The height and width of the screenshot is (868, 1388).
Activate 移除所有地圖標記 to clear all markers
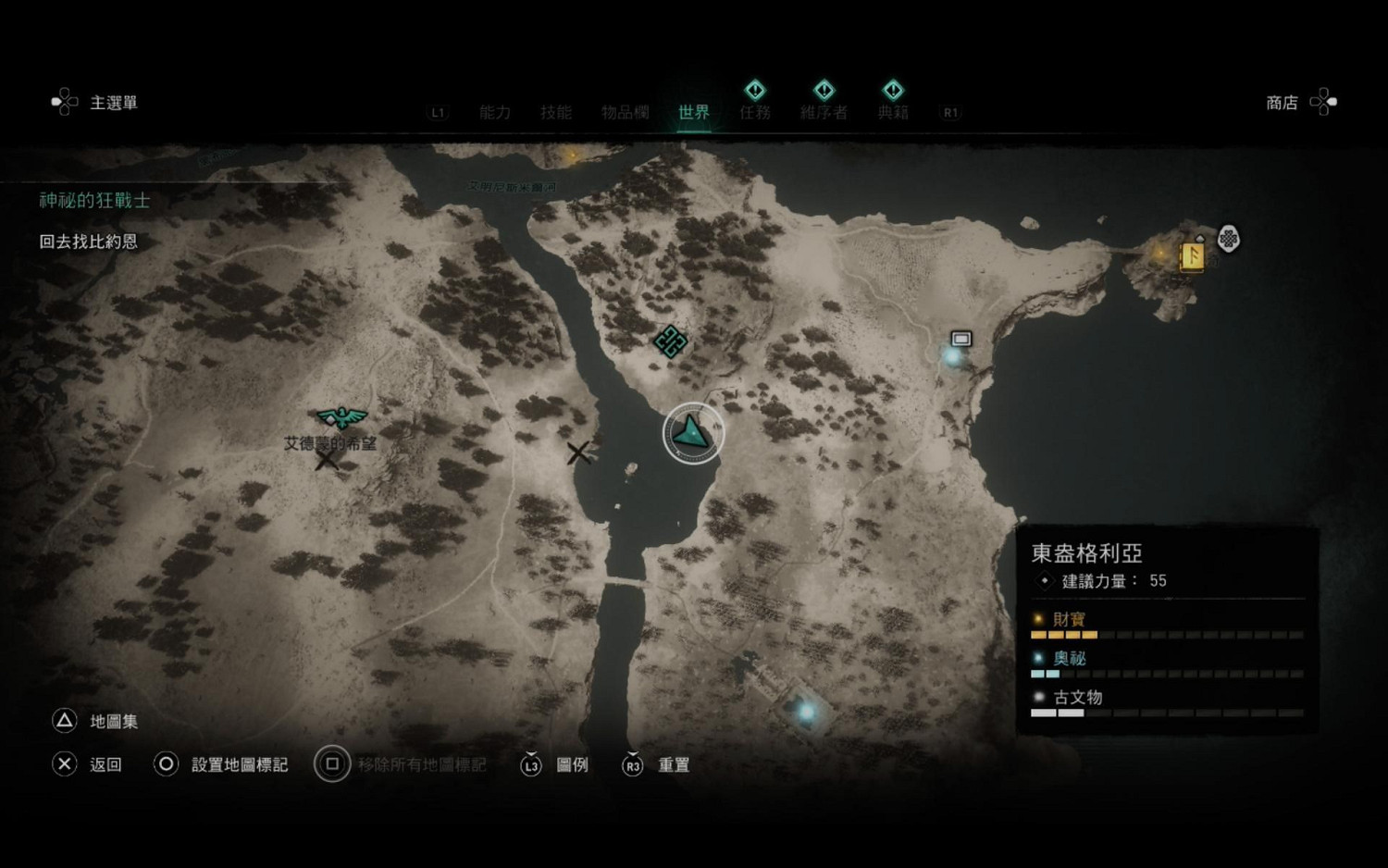click(421, 765)
